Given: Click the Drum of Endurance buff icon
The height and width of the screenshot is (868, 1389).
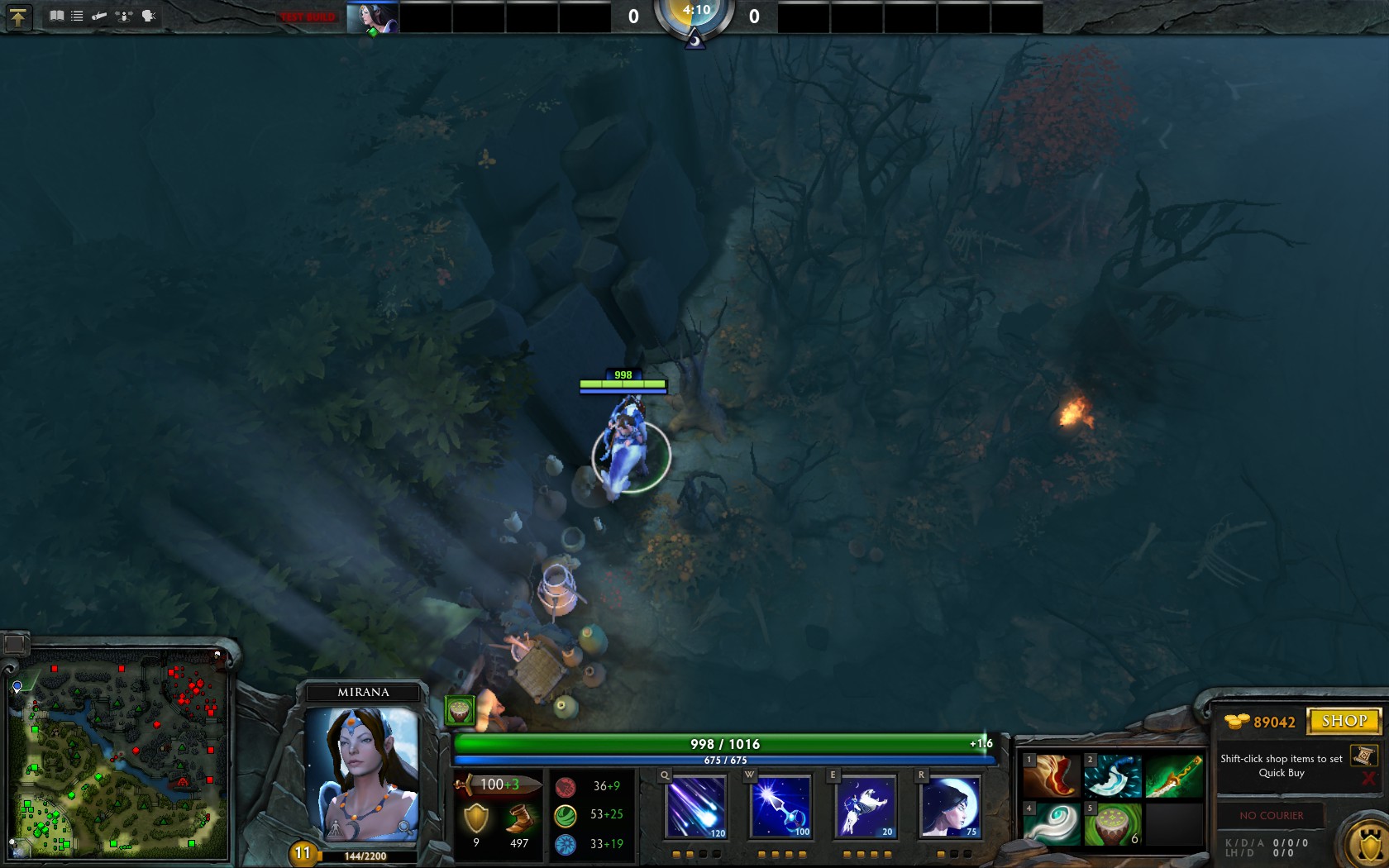Looking at the screenshot, I should tap(460, 710).
